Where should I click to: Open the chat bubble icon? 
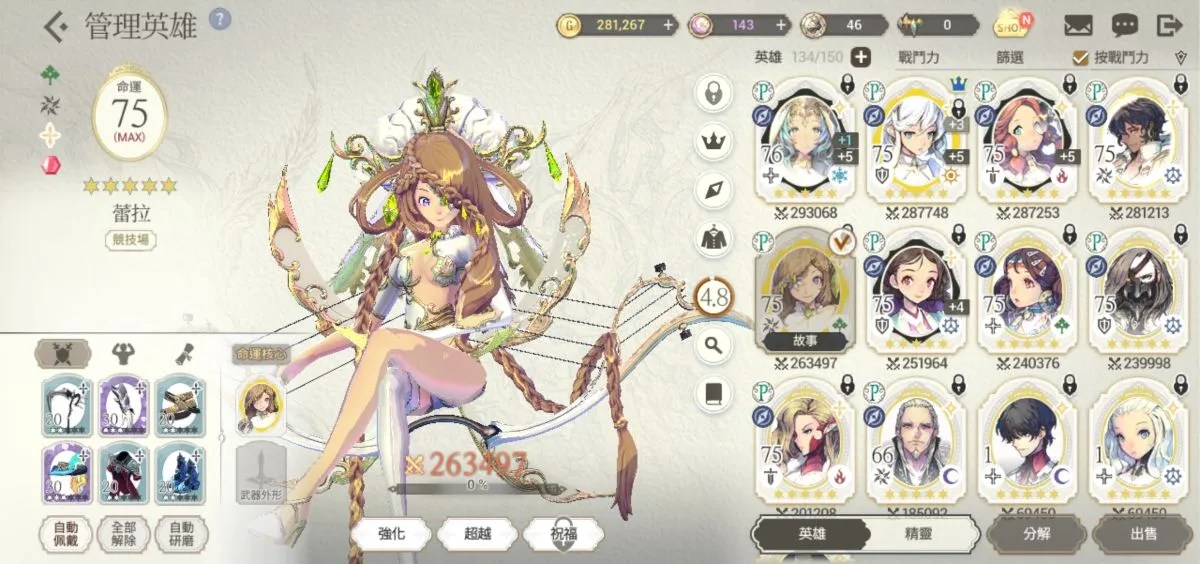(x=1124, y=25)
